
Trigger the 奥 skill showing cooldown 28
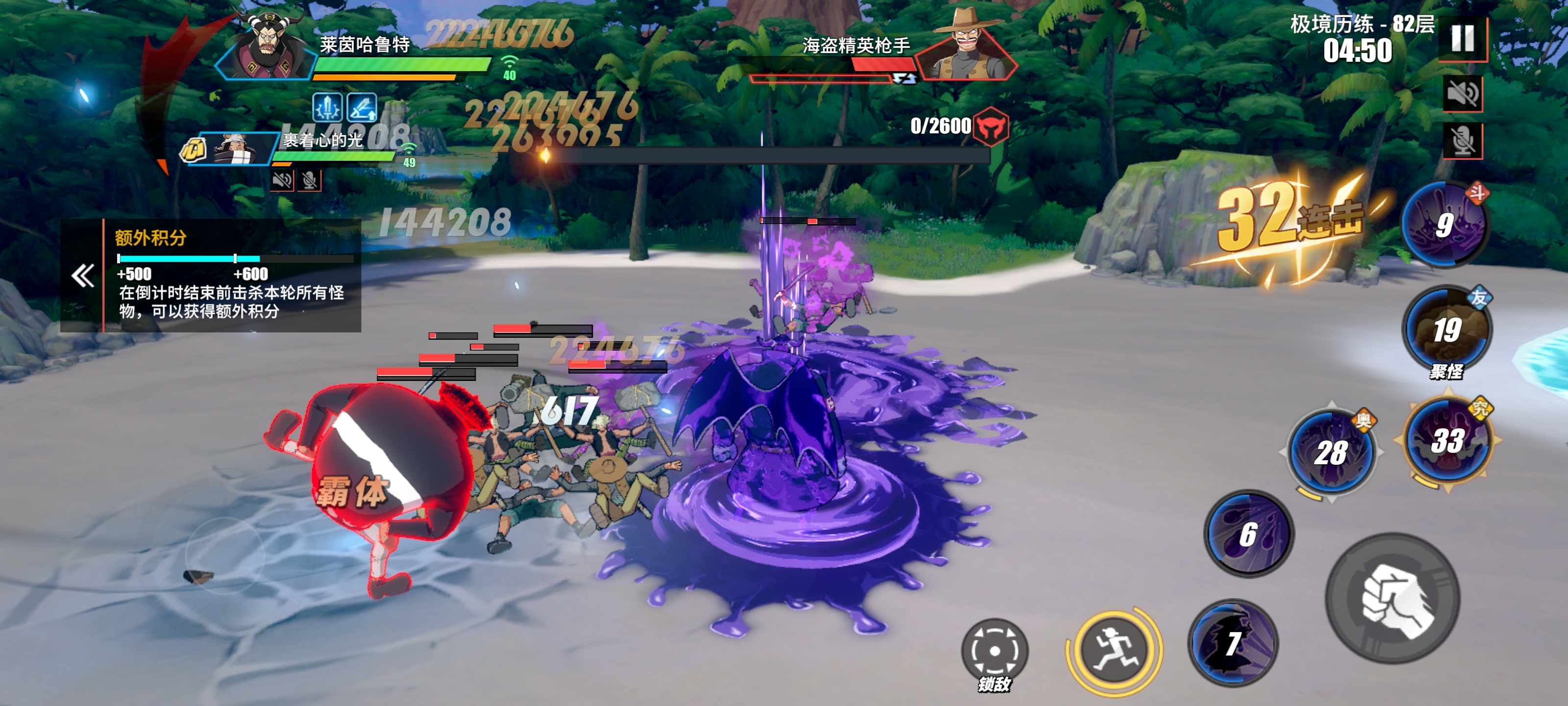tap(1331, 453)
